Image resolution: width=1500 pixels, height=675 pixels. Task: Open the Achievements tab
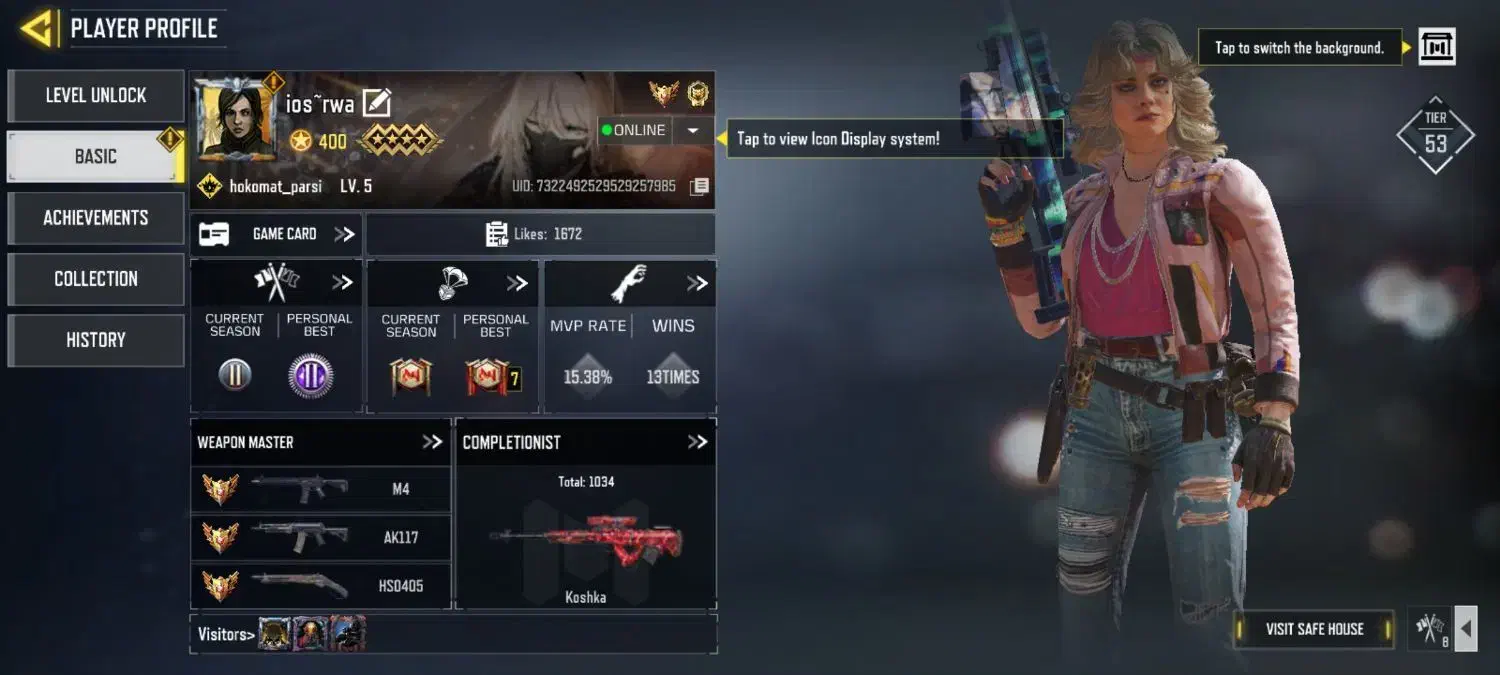[96, 218]
